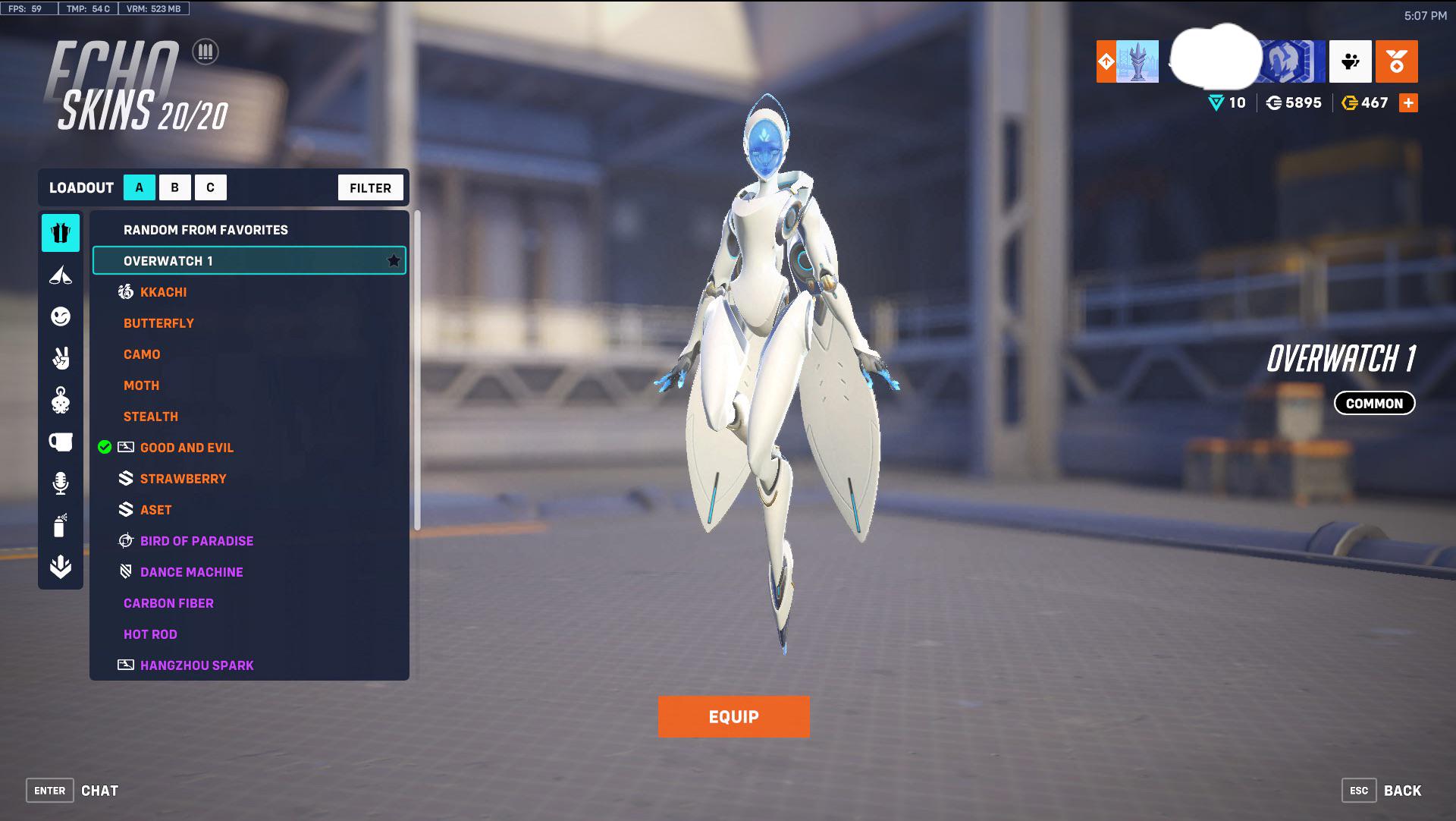
Task: Open the Battle Pass medal tab
Action: click(x=1398, y=61)
